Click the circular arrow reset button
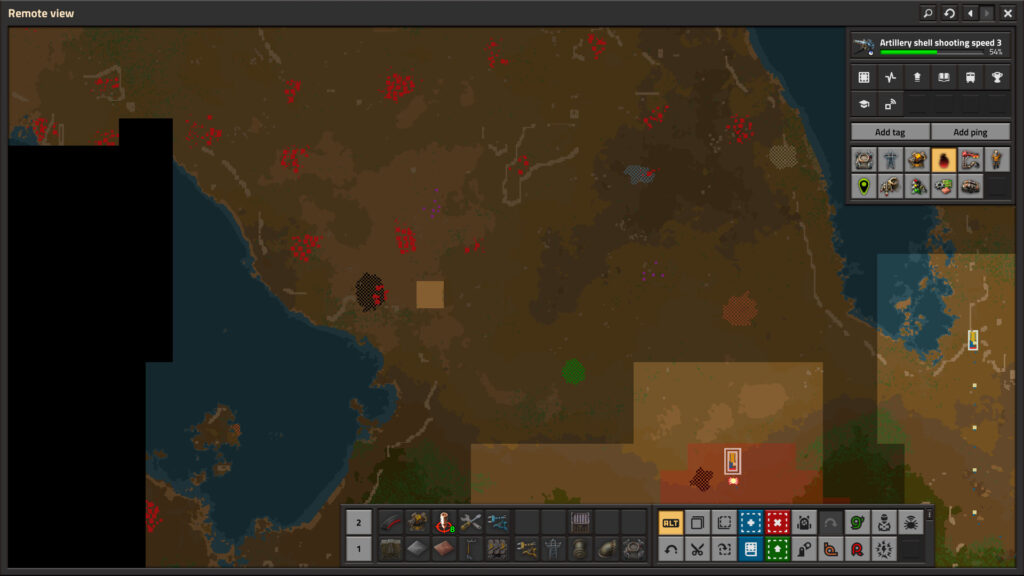 coord(949,13)
